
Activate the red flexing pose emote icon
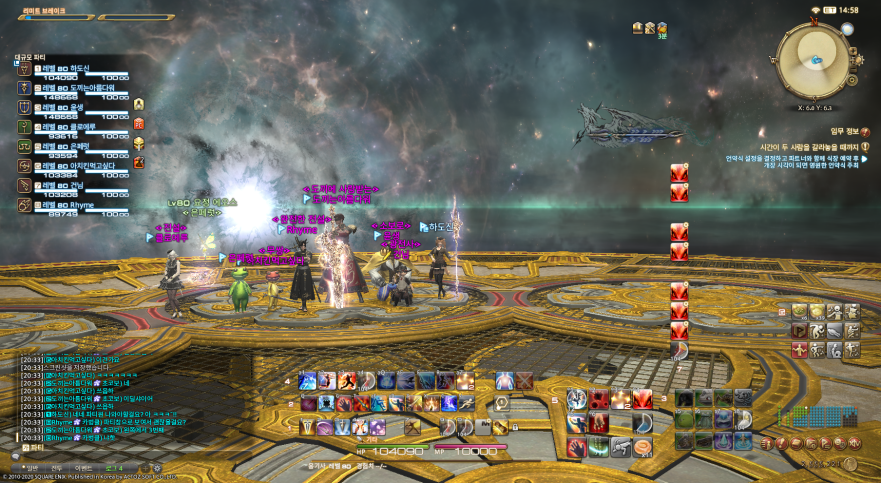click(800, 350)
